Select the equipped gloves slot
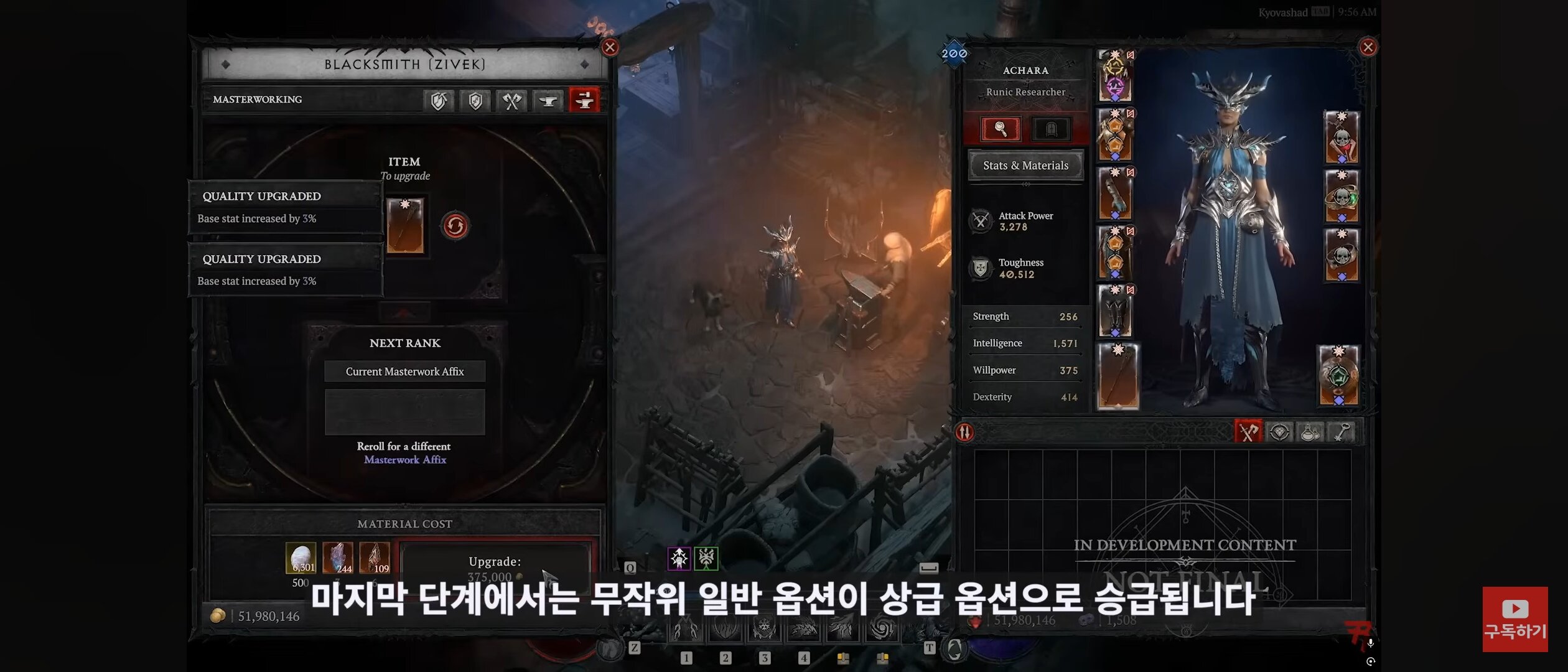This screenshot has height=672, width=1568. pos(1114,194)
